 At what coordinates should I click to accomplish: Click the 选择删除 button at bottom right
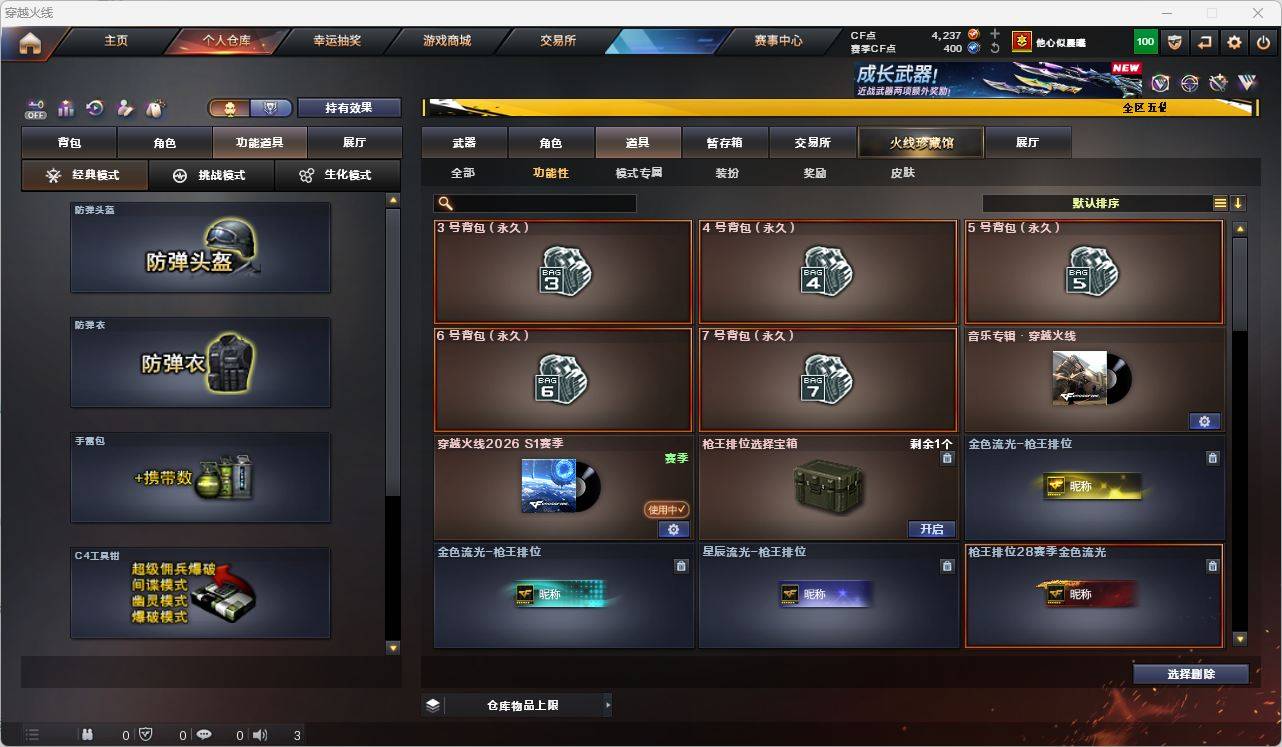pos(1191,673)
